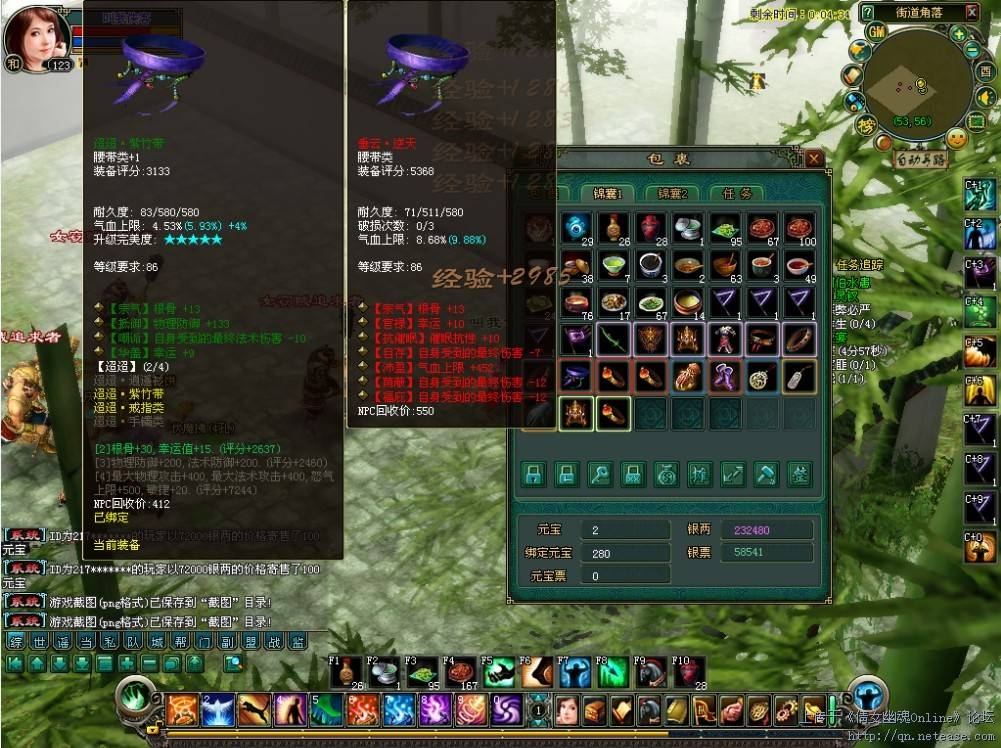Click the money pouch button in the bag

[x=666, y=474]
